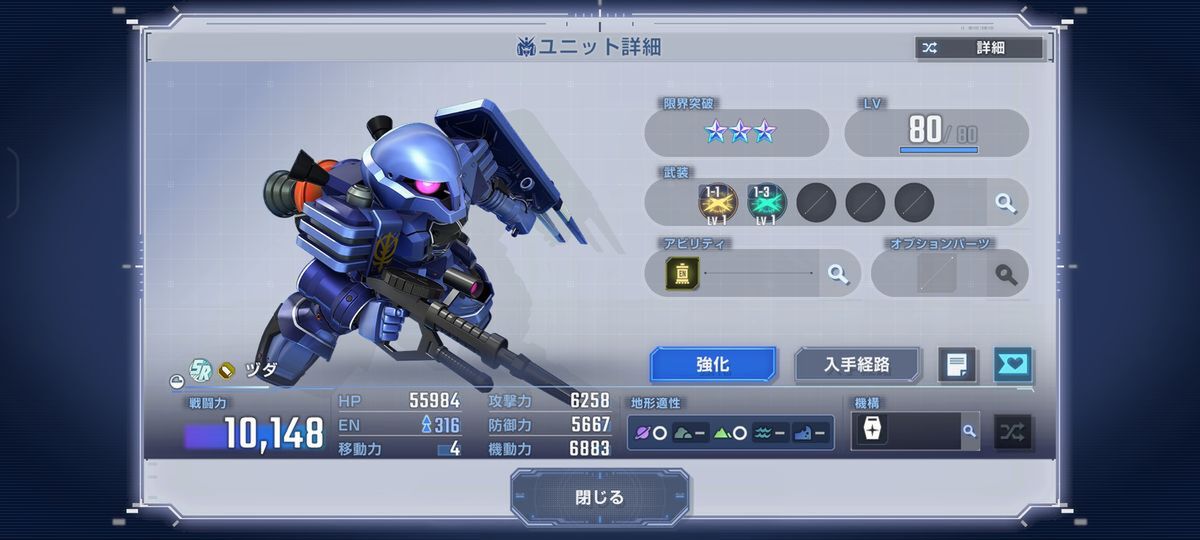1200x540 pixels.
Task: Open the 機構 mechanism magnifier
Action: (x=968, y=432)
